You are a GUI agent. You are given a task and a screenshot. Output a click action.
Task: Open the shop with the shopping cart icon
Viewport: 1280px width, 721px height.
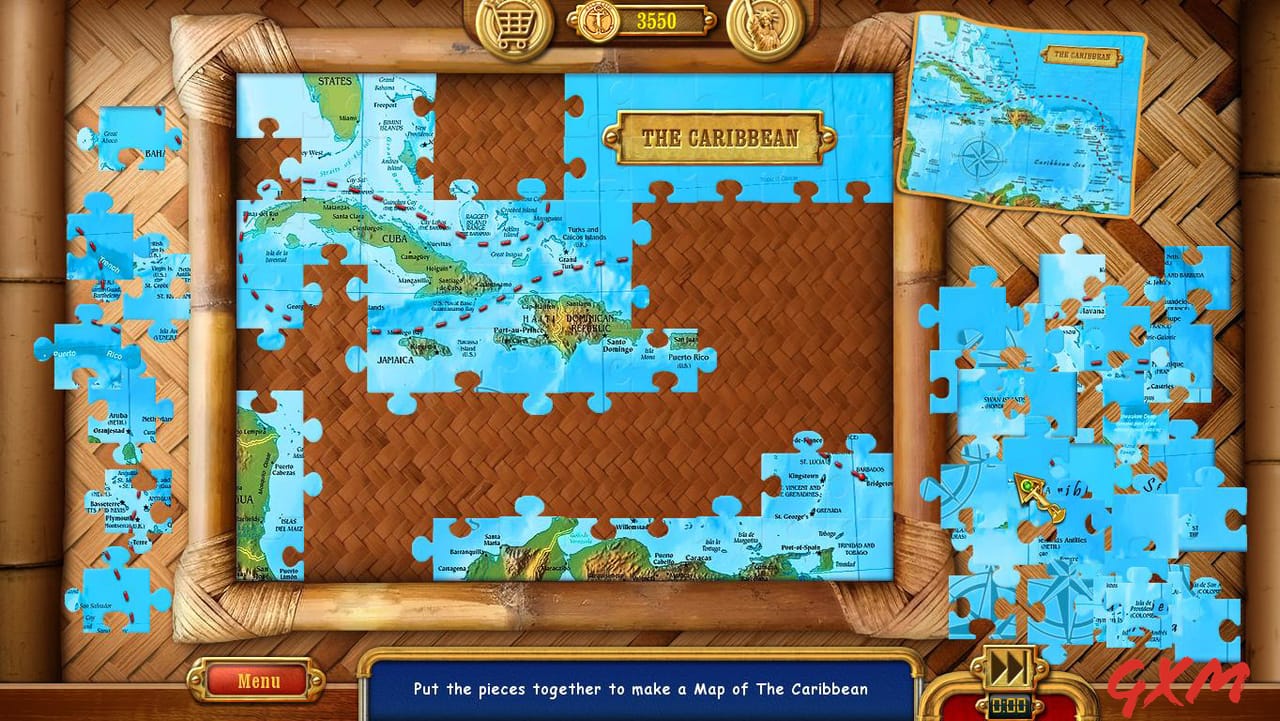512,22
